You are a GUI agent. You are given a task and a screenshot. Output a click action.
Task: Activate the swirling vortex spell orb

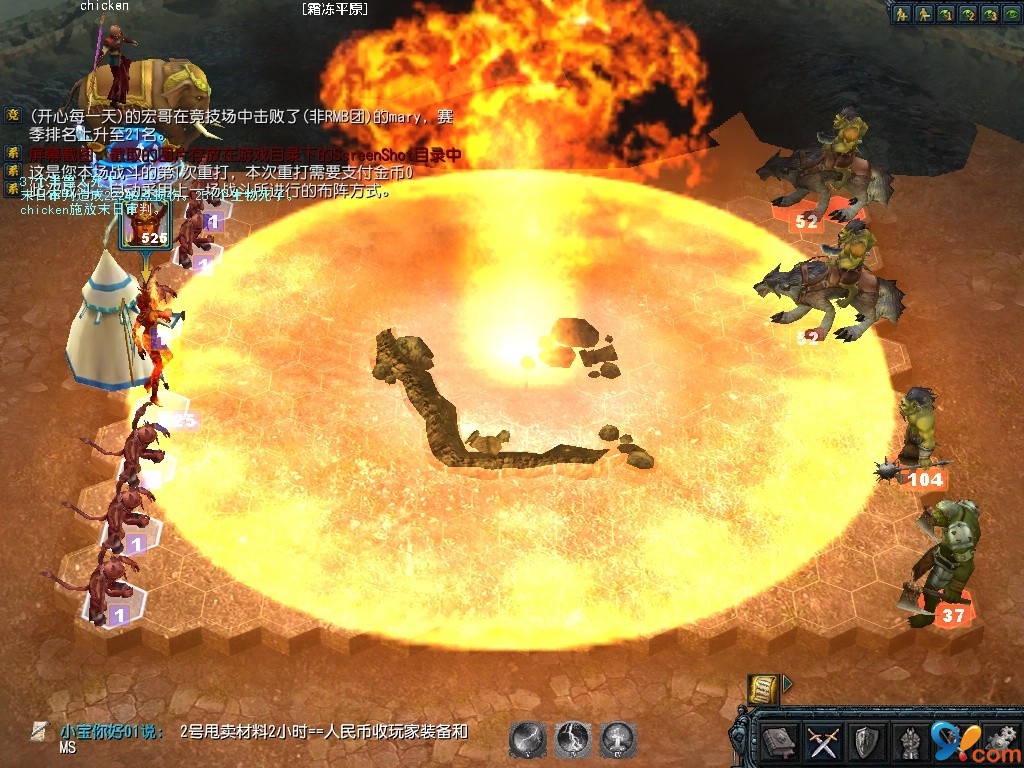tap(573, 739)
